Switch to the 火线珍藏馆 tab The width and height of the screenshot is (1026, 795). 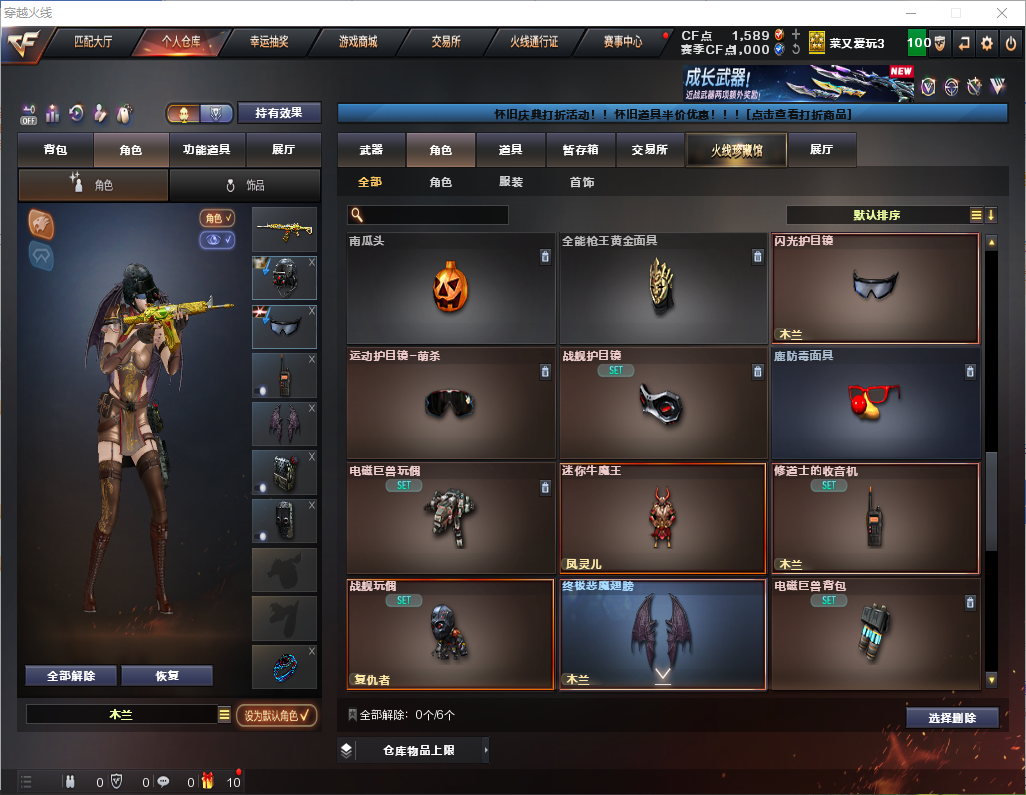click(736, 150)
